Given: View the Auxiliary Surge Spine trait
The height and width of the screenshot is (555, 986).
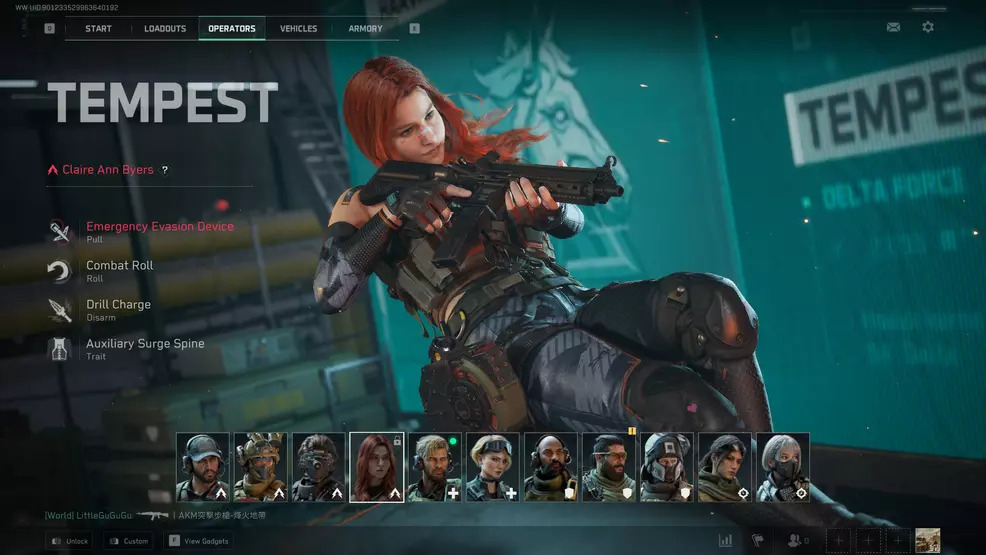Looking at the screenshot, I should (x=144, y=344).
